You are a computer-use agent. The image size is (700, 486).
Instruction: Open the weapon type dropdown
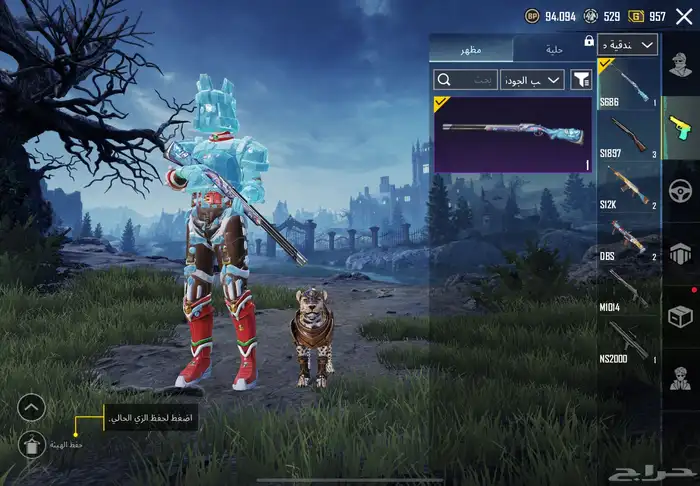[x=628, y=45]
